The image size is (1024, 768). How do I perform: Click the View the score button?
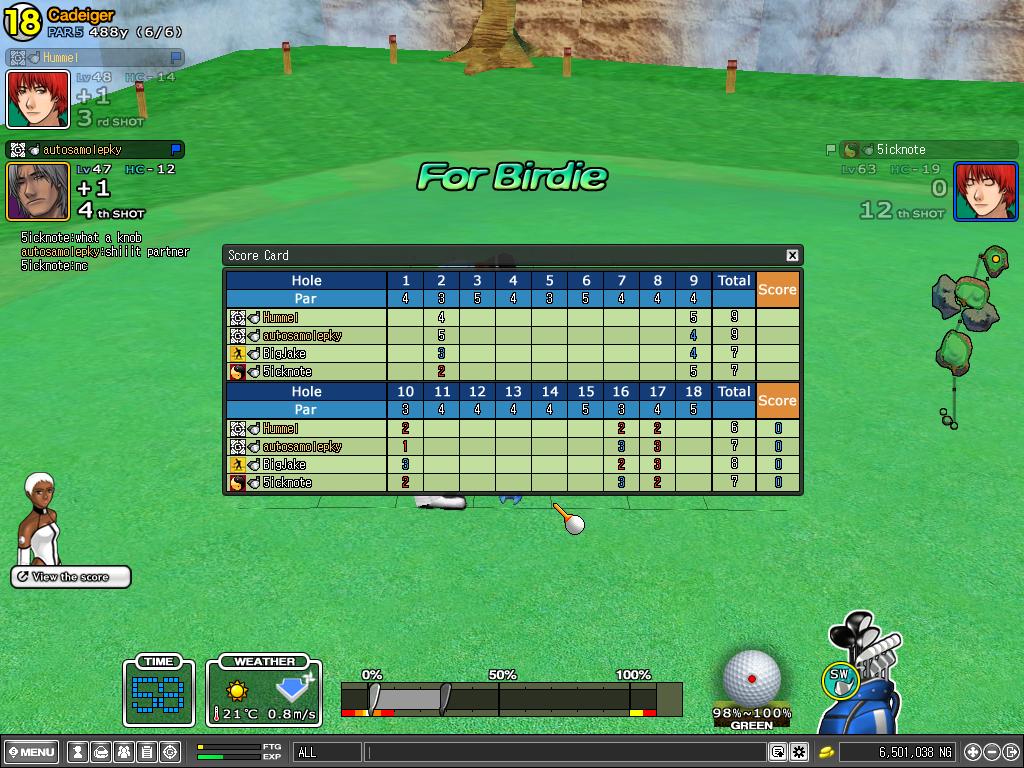(x=71, y=577)
